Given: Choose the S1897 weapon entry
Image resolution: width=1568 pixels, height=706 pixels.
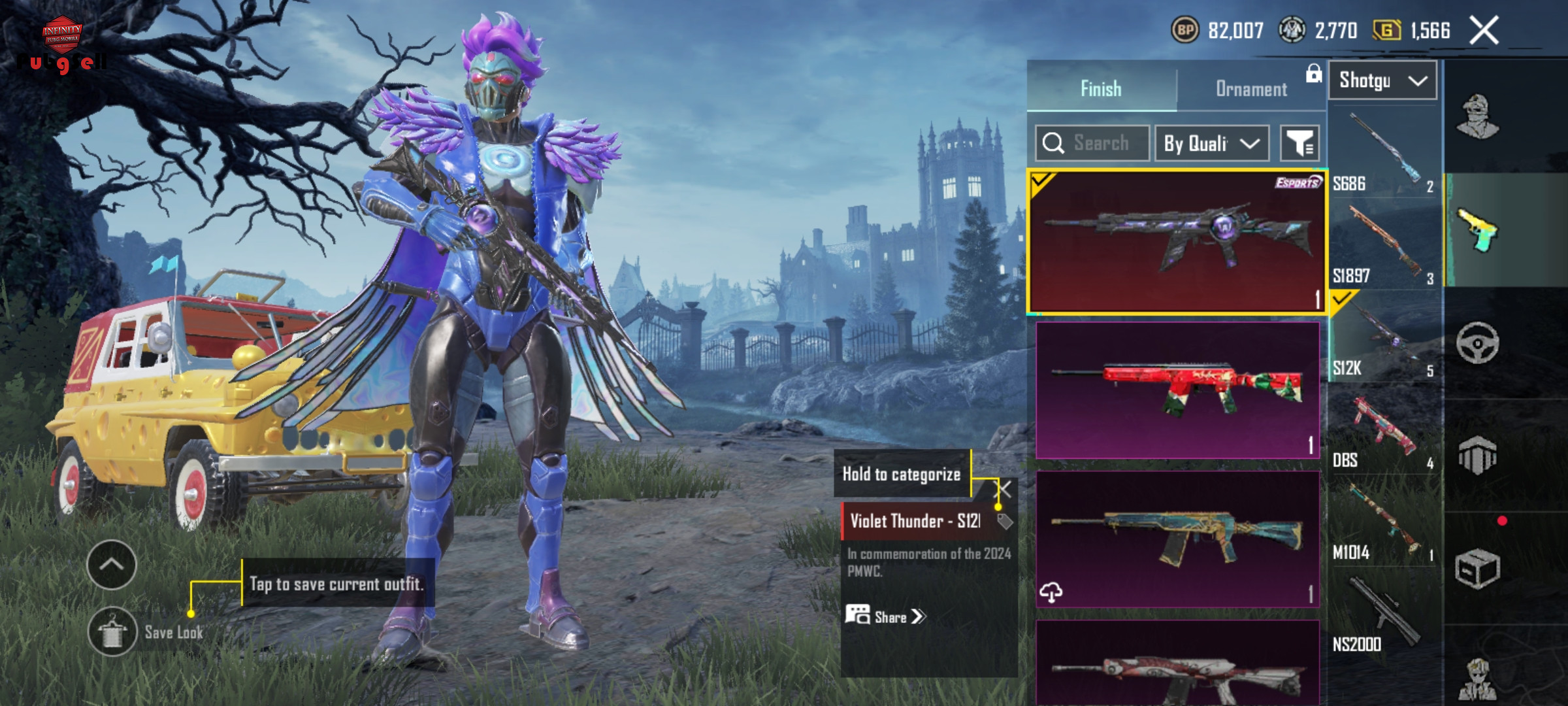Looking at the screenshot, I should (1384, 246).
